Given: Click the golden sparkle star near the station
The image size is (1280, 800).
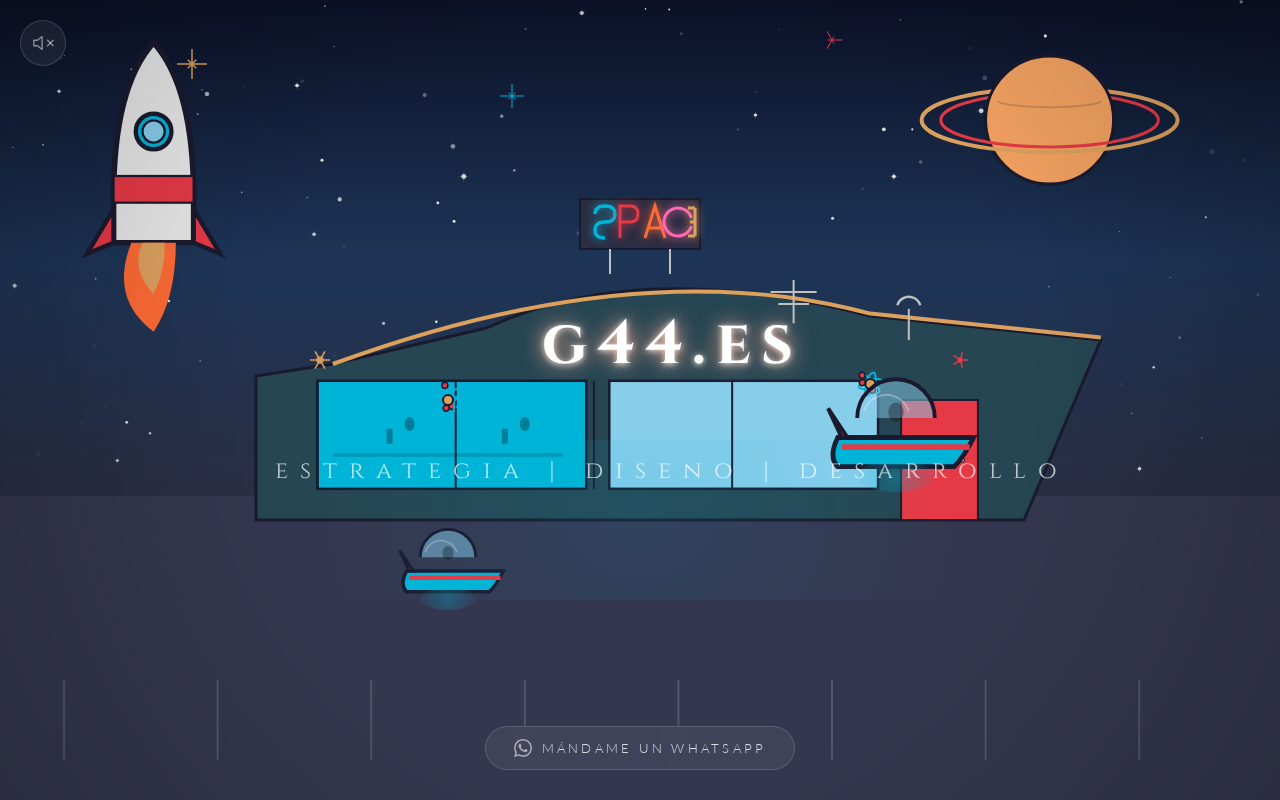Looking at the screenshot, I should point(319,359).
